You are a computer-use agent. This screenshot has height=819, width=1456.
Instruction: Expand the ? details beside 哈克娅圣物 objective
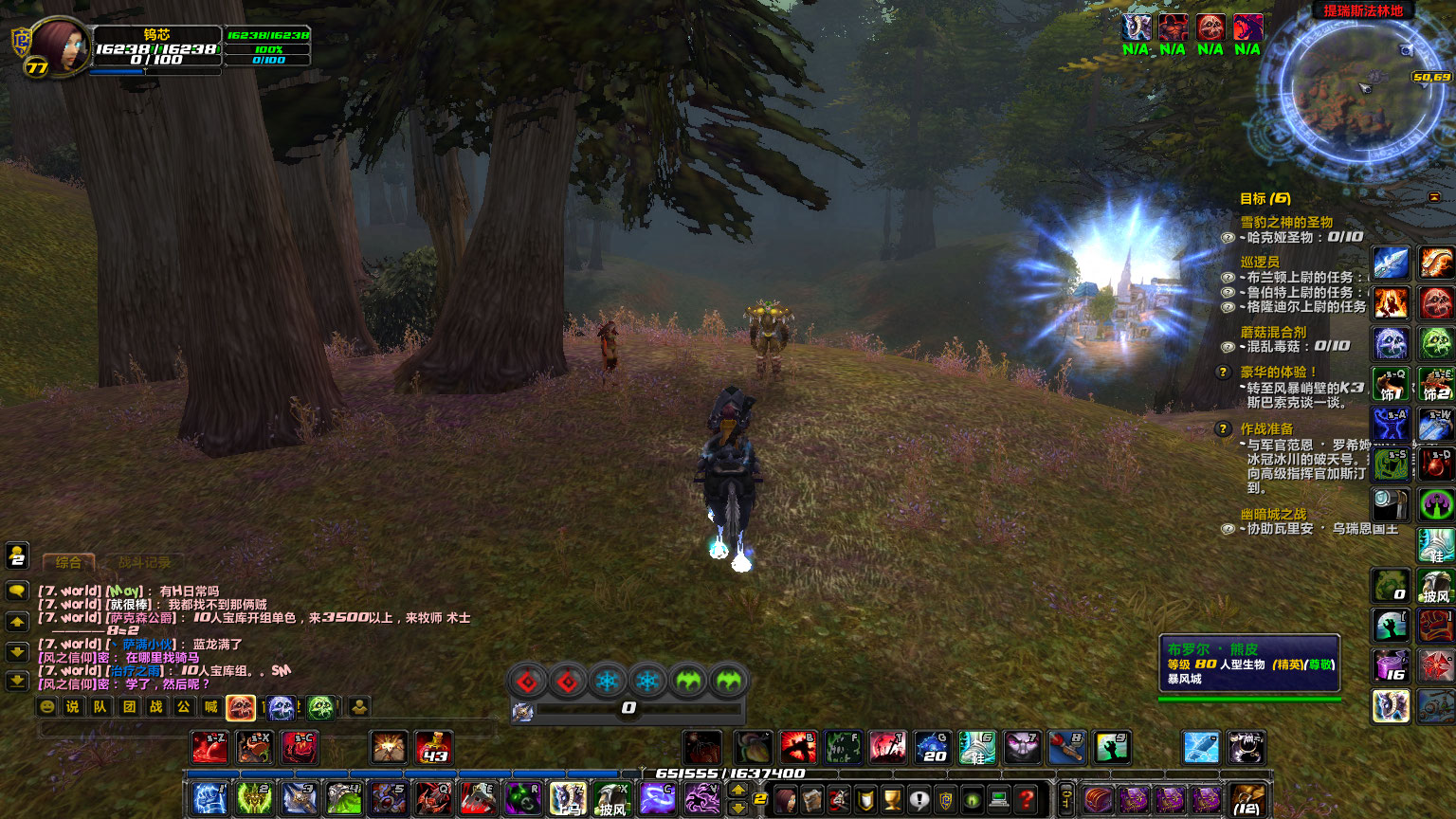pos(1228,237)
